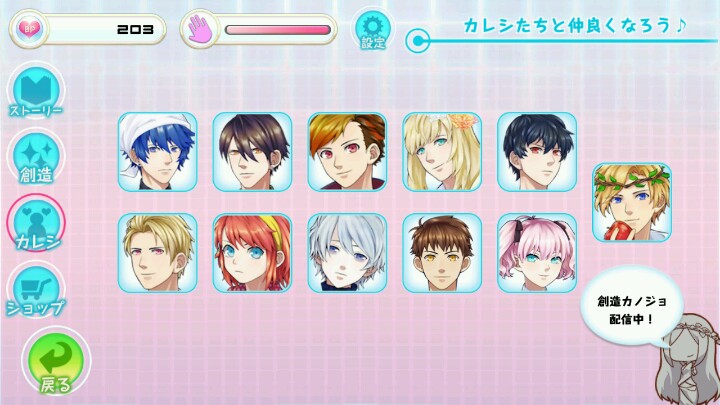Select the black-haired red-eyed boy portrait
The image size is (720, 405).
[x=537, y=152]
